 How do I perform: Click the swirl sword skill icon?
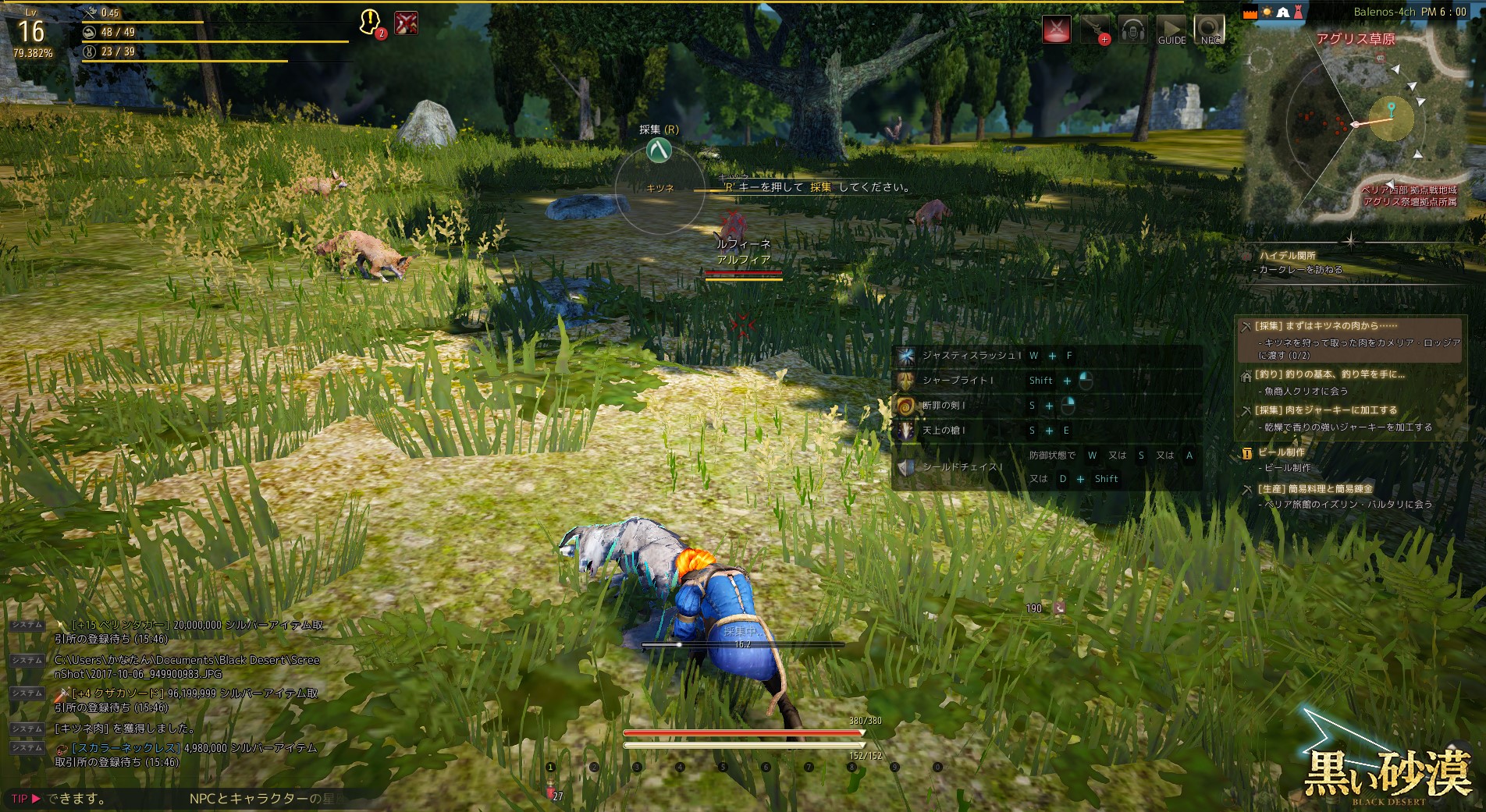906,406
